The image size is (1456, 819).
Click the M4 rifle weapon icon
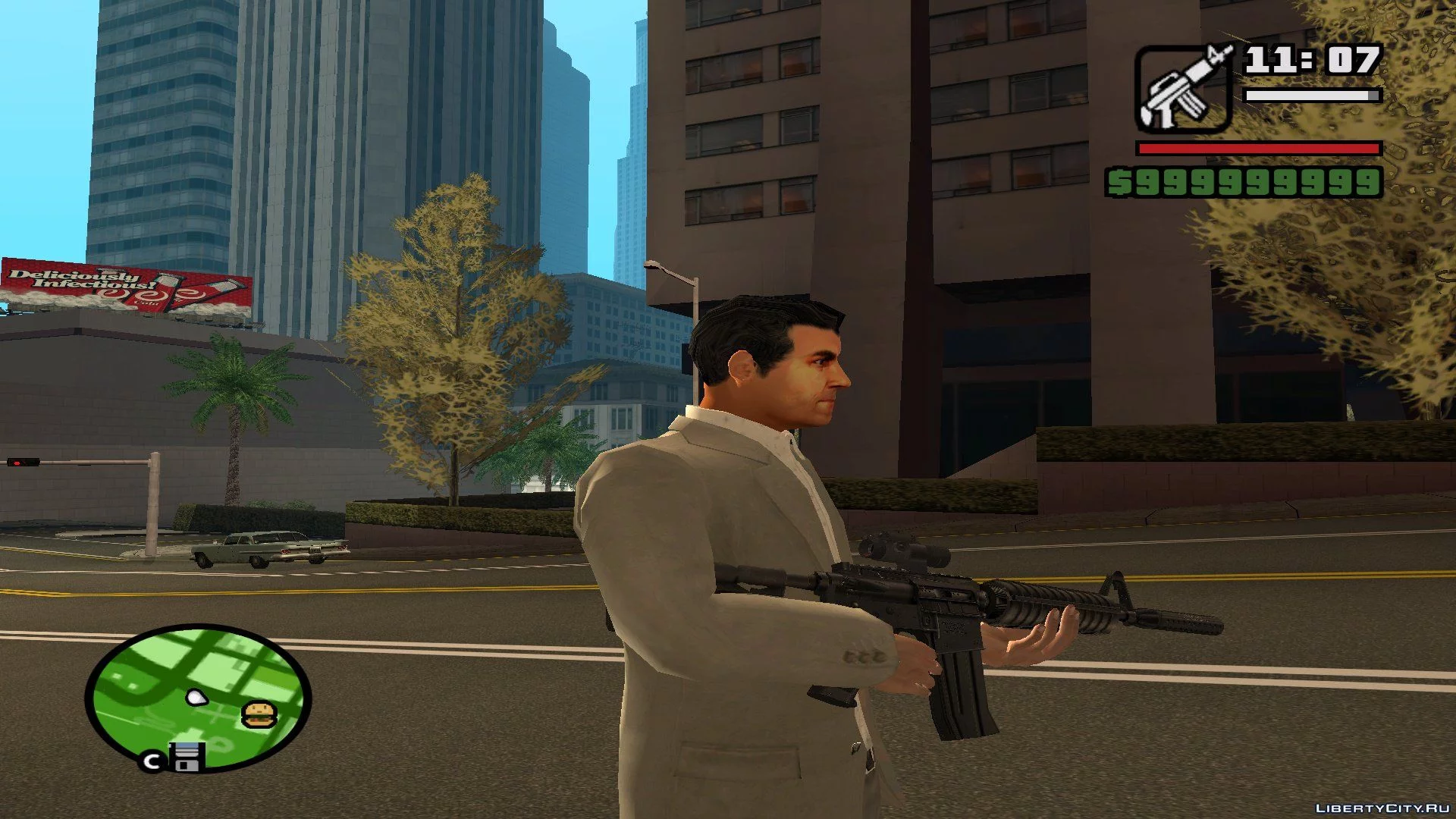pyautogui.click(x=1183, y=88)
